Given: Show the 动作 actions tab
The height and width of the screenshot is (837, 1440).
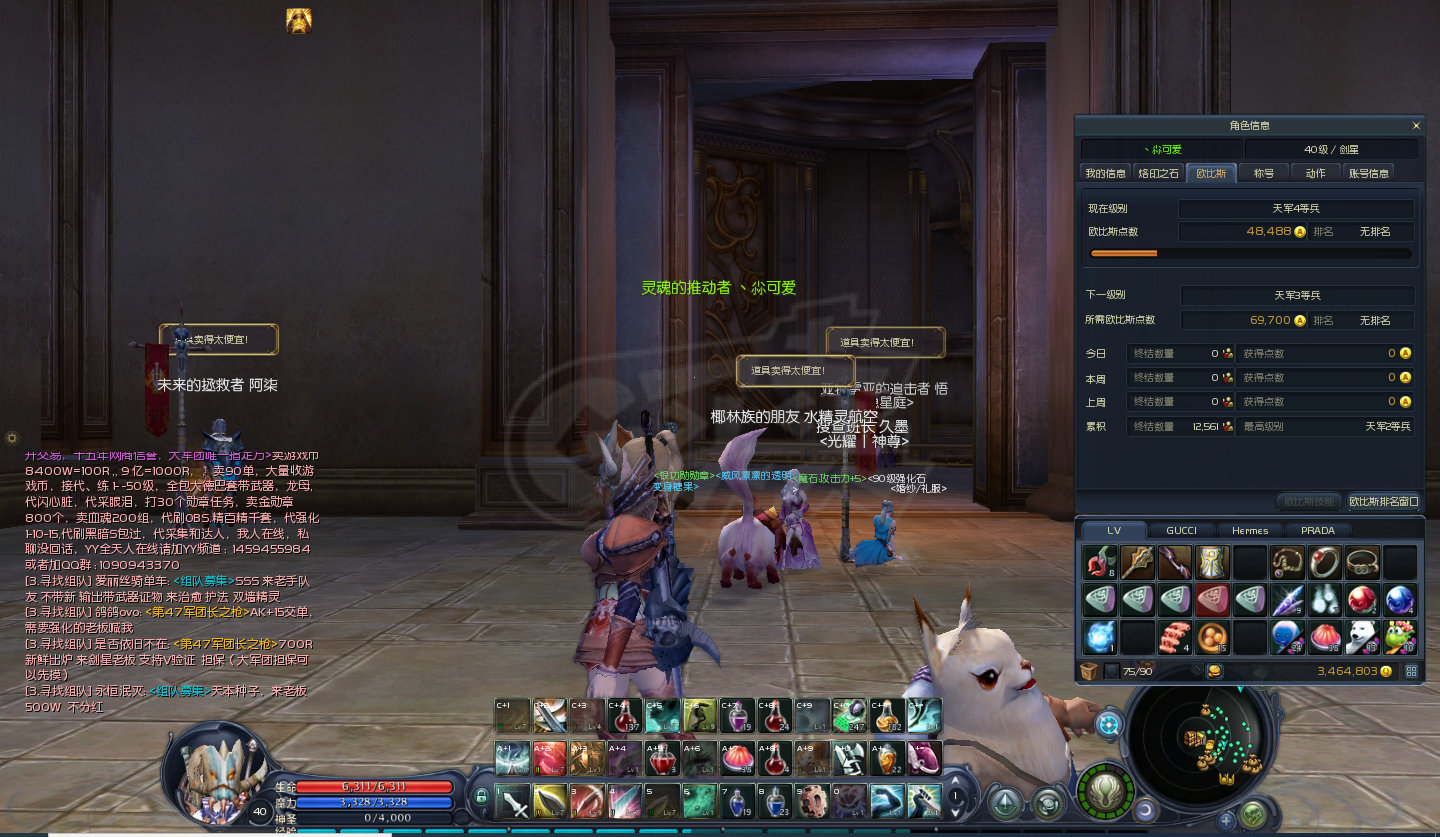Looking at the screenshot, I should pos(1315,173).
